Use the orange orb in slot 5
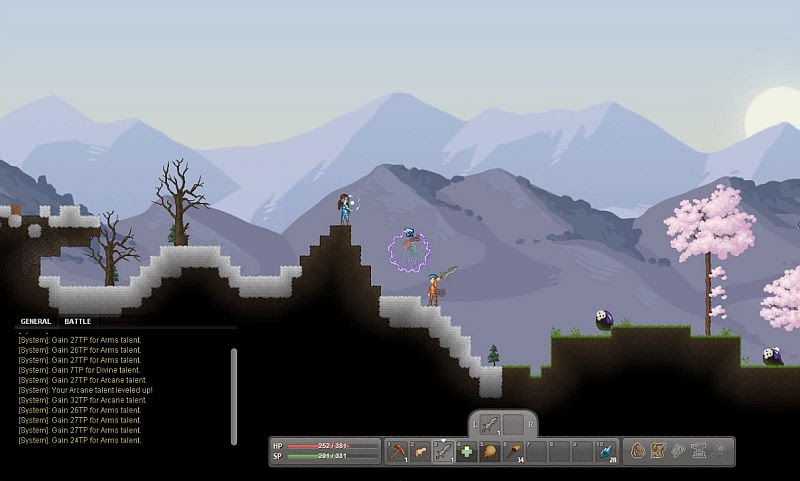The height and width of the screenshot is (481, 800). click(x=490, y=452)
